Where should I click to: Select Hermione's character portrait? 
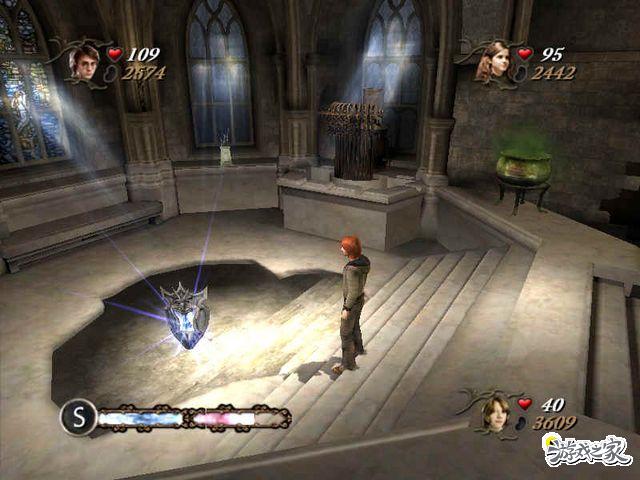point(492,62)
